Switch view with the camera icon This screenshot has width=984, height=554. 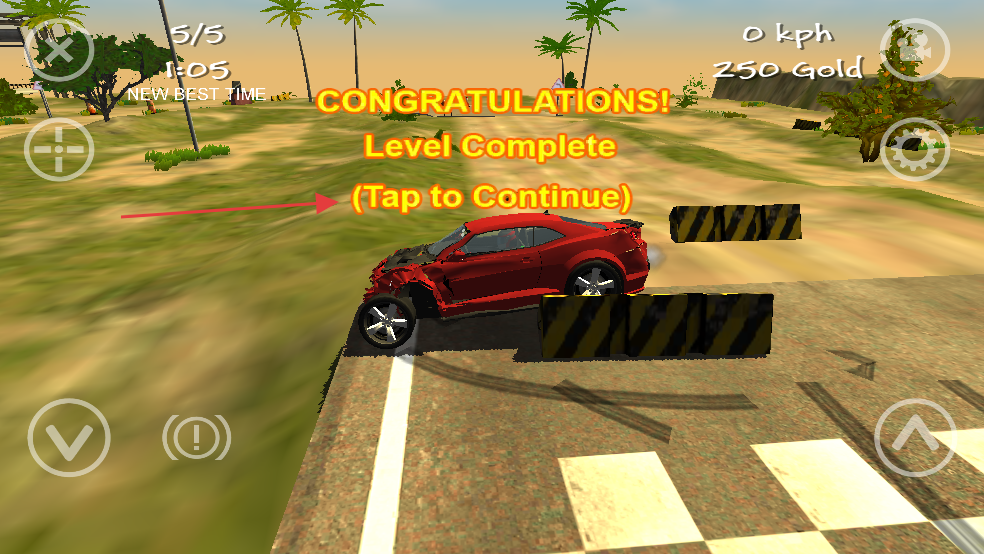tap(913, 49)
